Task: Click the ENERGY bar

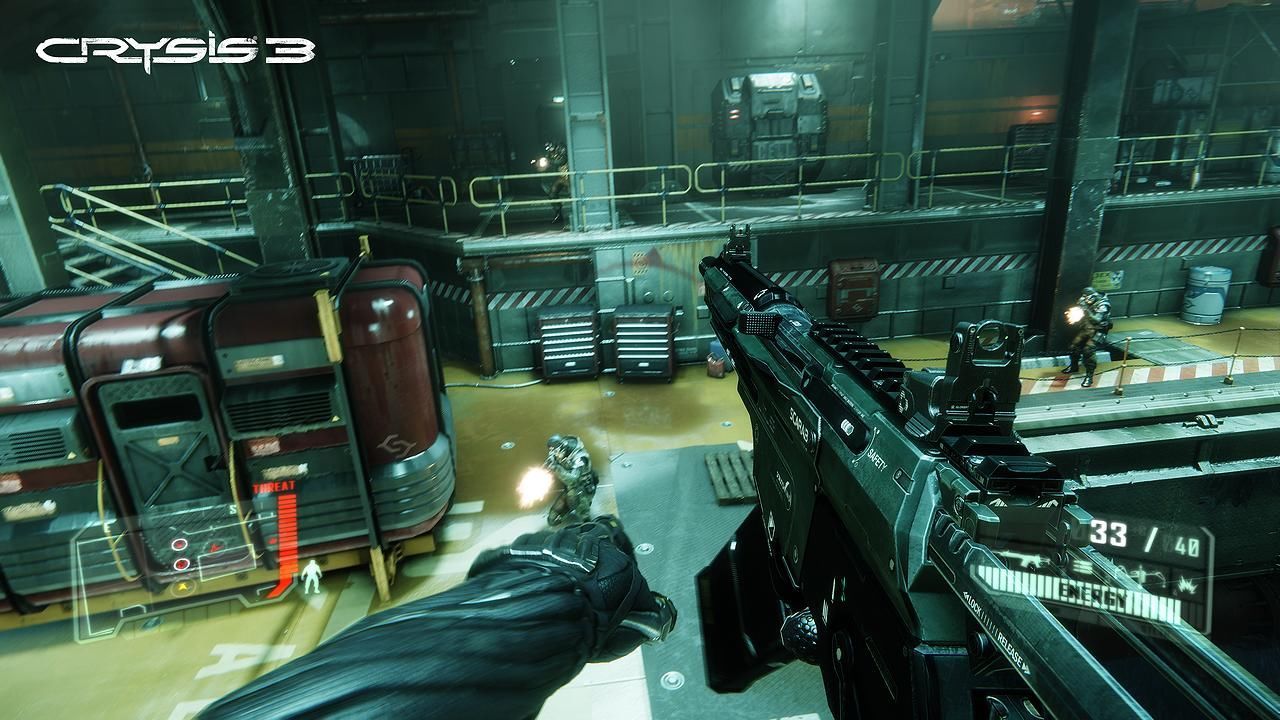Action: 1090,593
